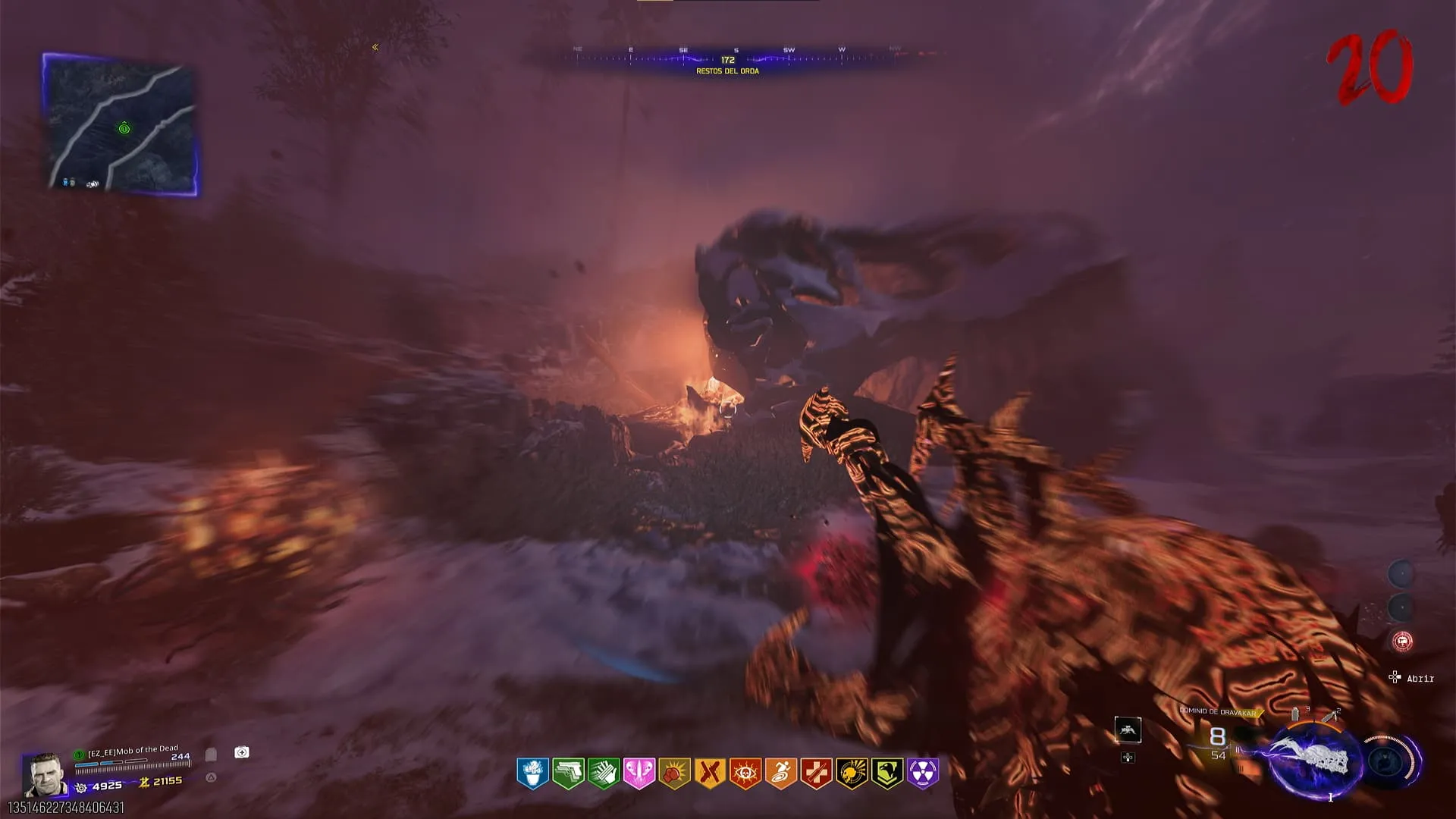Select the orange running man perk icon
1456x819 pixels.
[781, 773]
